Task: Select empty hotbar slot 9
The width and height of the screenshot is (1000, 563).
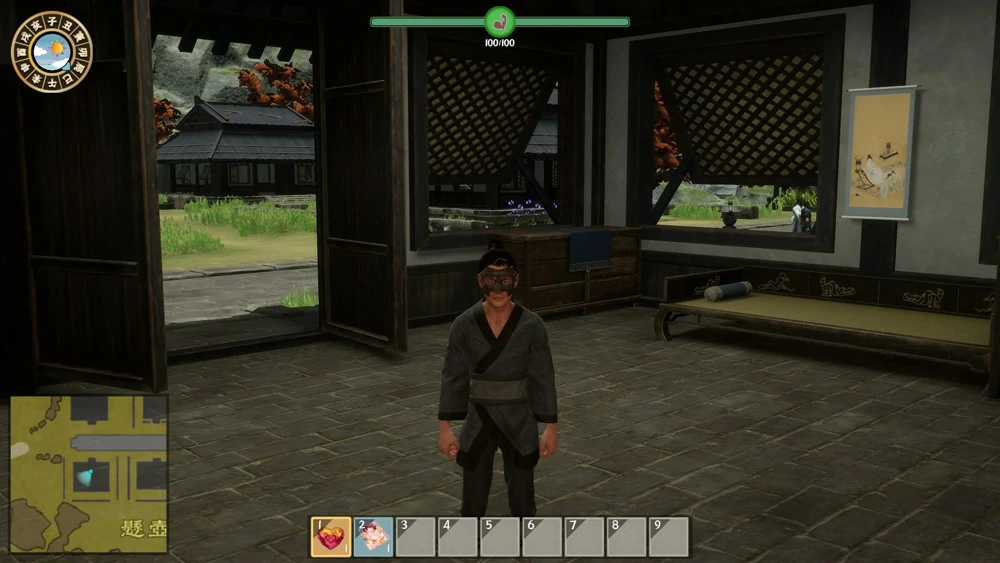Action: tap(669, 537)
